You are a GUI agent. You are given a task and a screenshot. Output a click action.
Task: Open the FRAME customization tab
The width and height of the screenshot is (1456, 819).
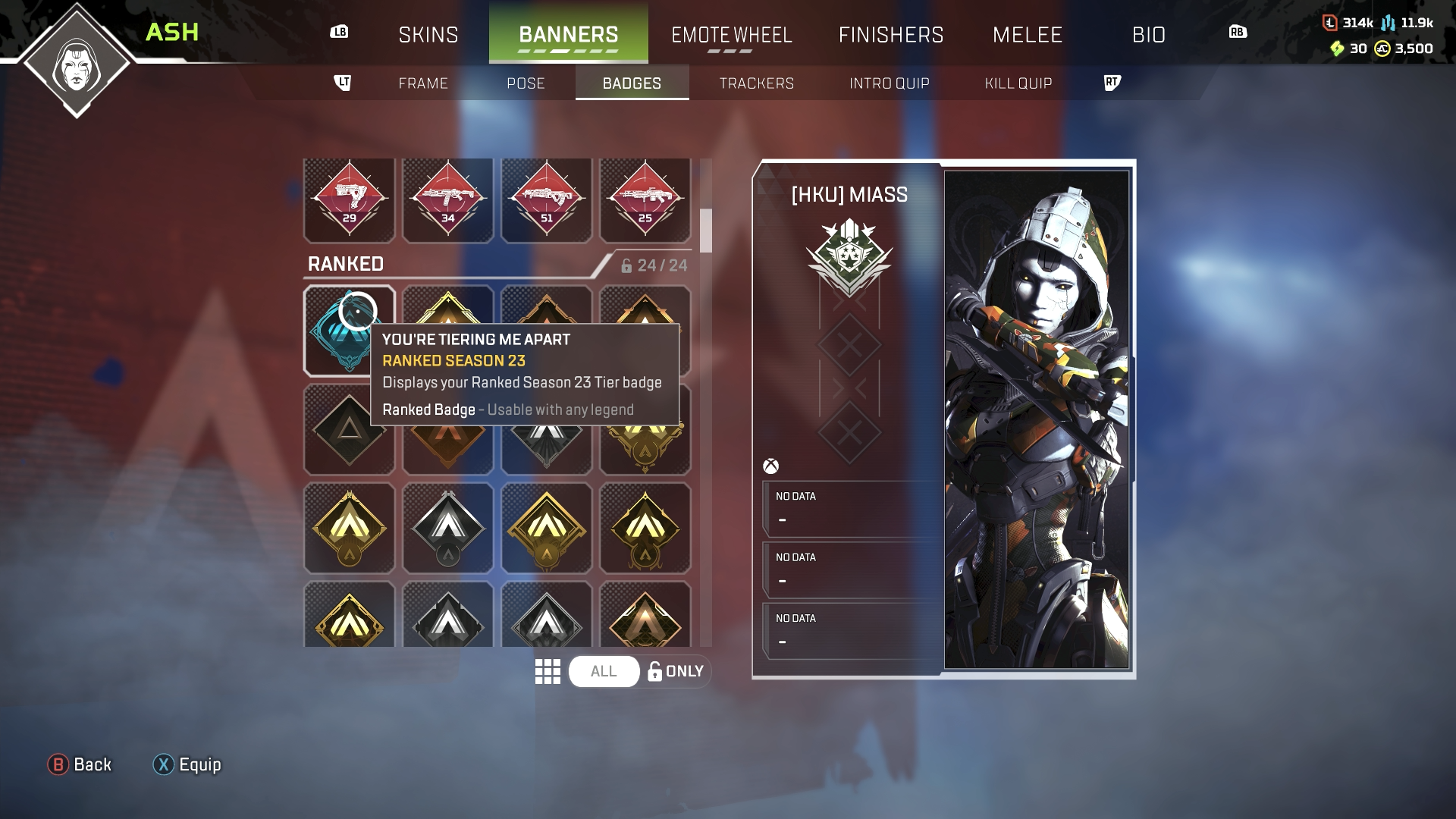point(423,83)
